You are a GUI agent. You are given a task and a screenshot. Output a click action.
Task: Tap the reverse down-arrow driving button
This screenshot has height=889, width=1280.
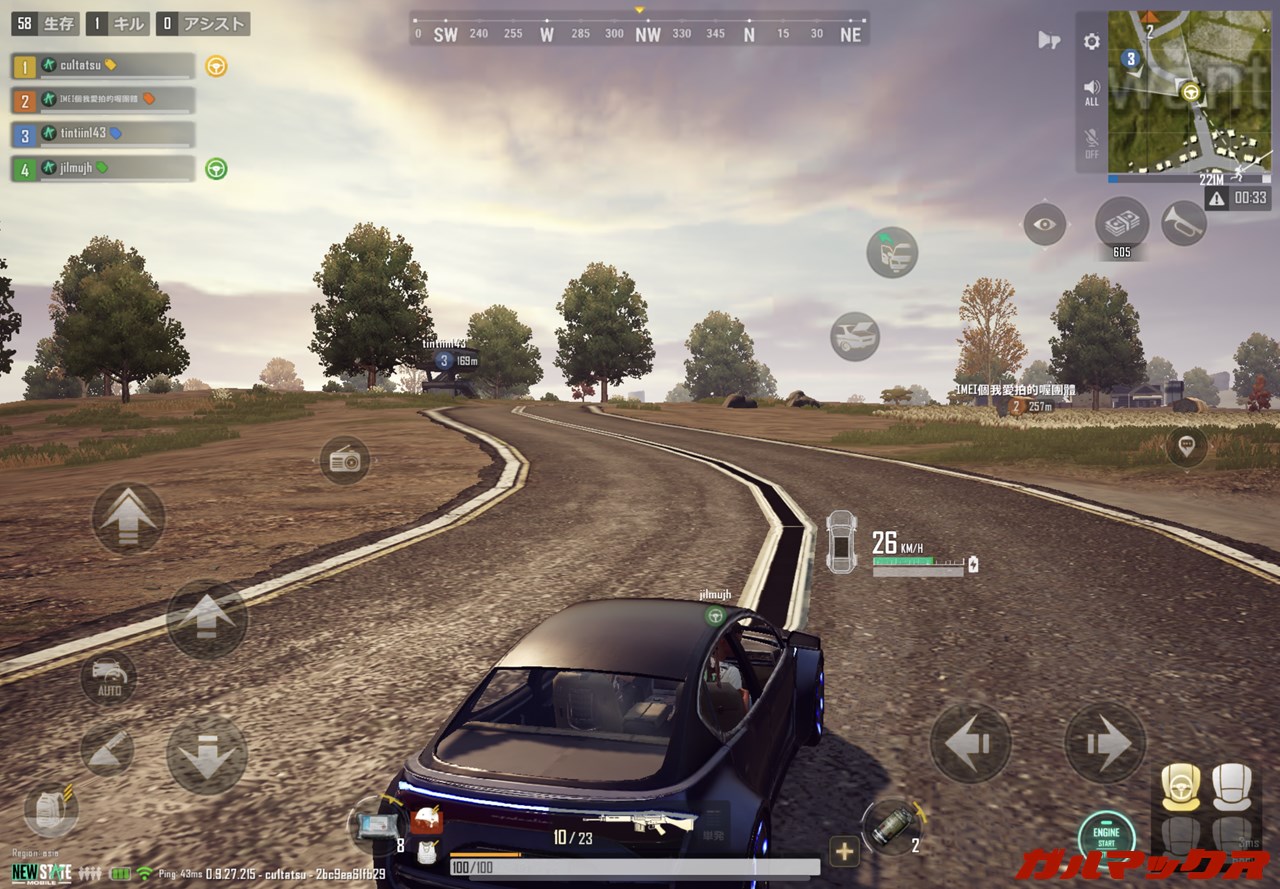click(x=207, y=754)
